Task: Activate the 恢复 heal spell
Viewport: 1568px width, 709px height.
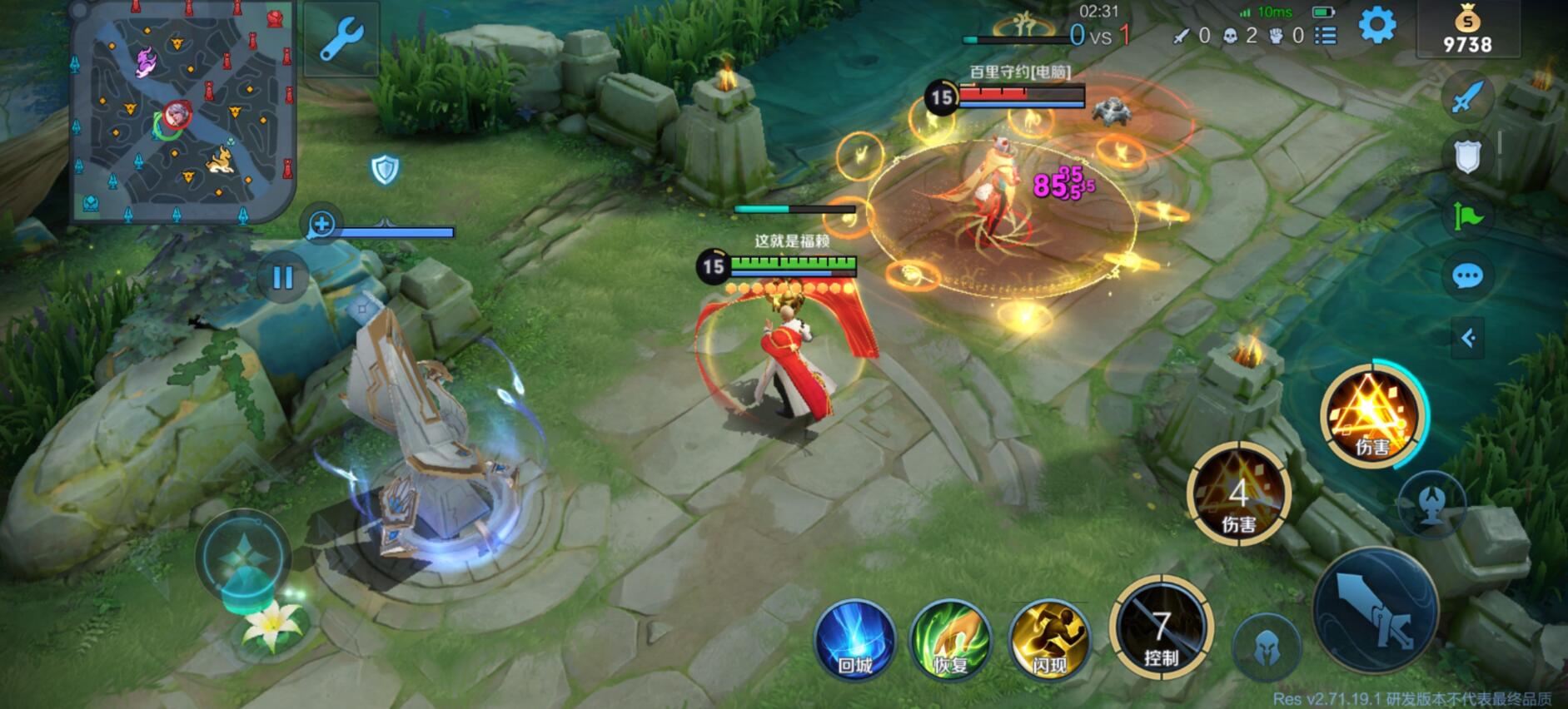Action: click(x=951, y=640)
